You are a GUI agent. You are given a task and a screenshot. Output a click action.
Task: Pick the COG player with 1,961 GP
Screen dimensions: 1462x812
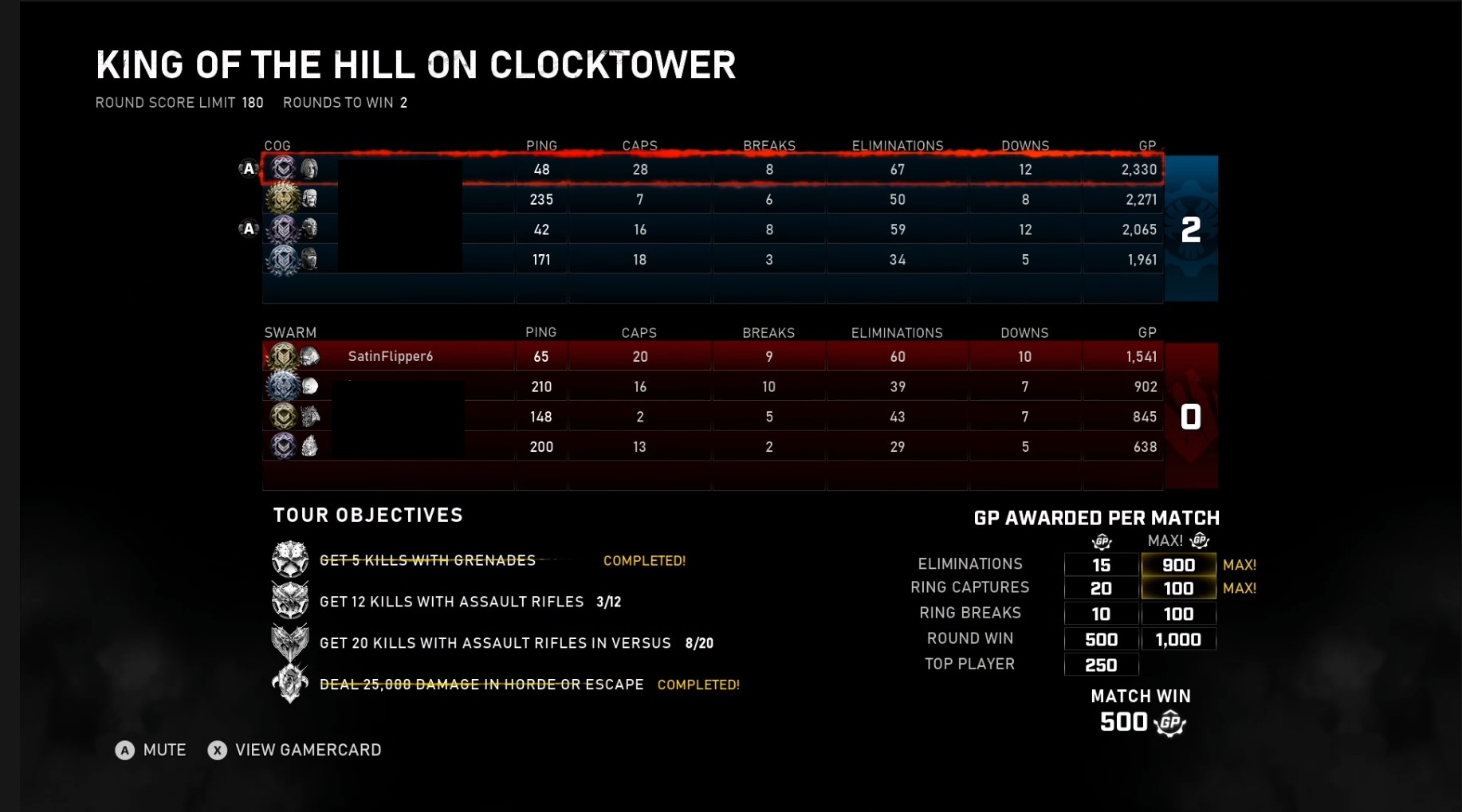[711, 260]
